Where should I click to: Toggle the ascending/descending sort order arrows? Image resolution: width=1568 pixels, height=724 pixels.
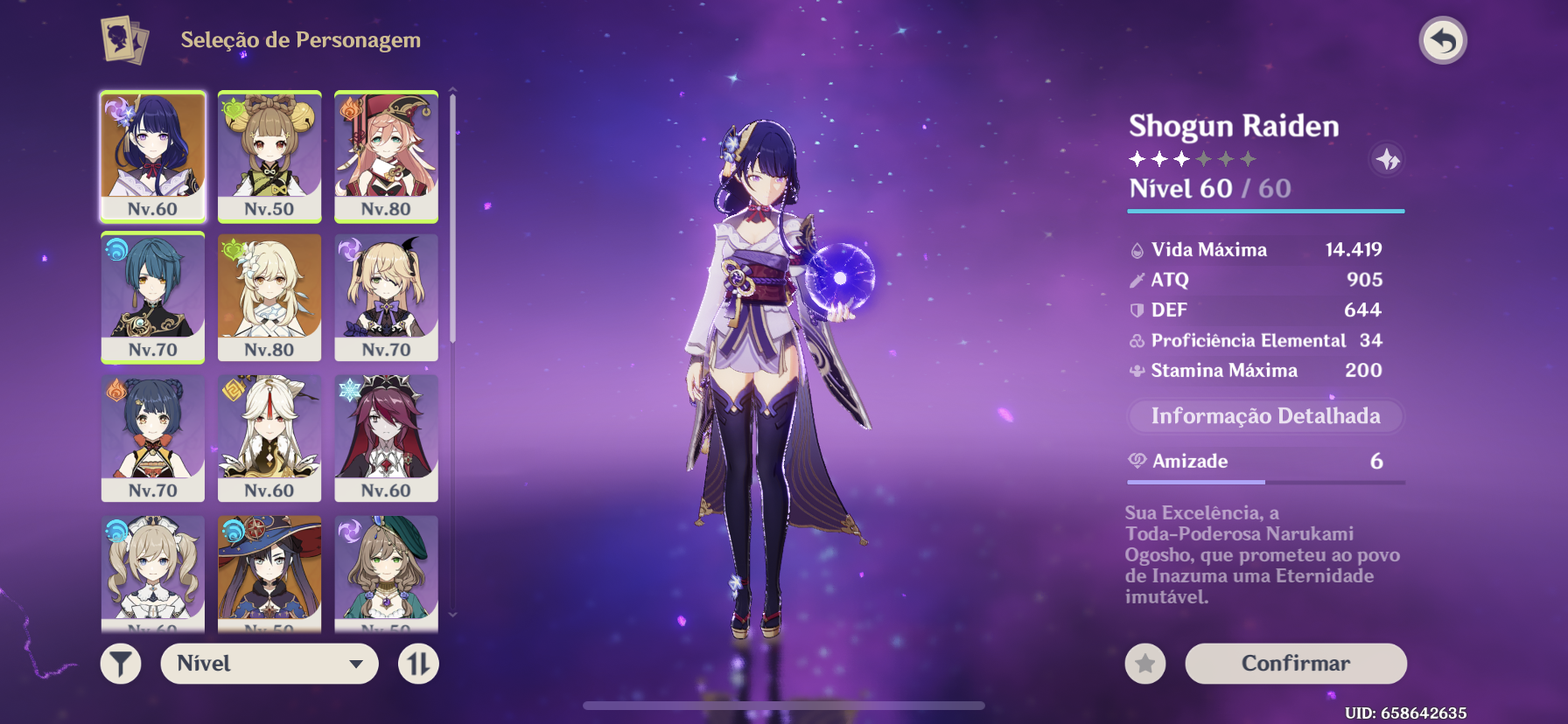(418, 665)
